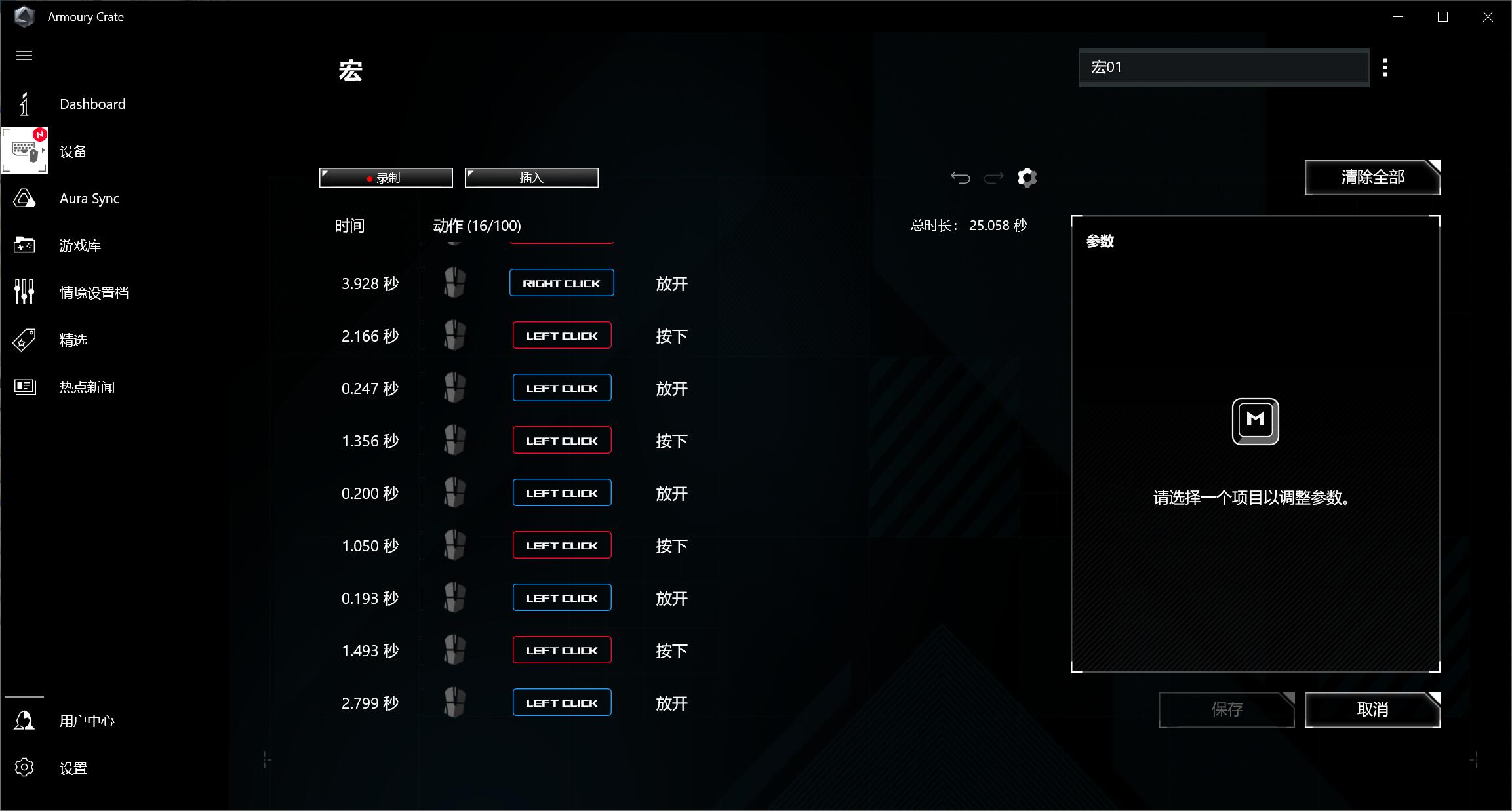Show 热点新闻 news
Viewport: 1512px width, 811px height.
tap(87, 387)
